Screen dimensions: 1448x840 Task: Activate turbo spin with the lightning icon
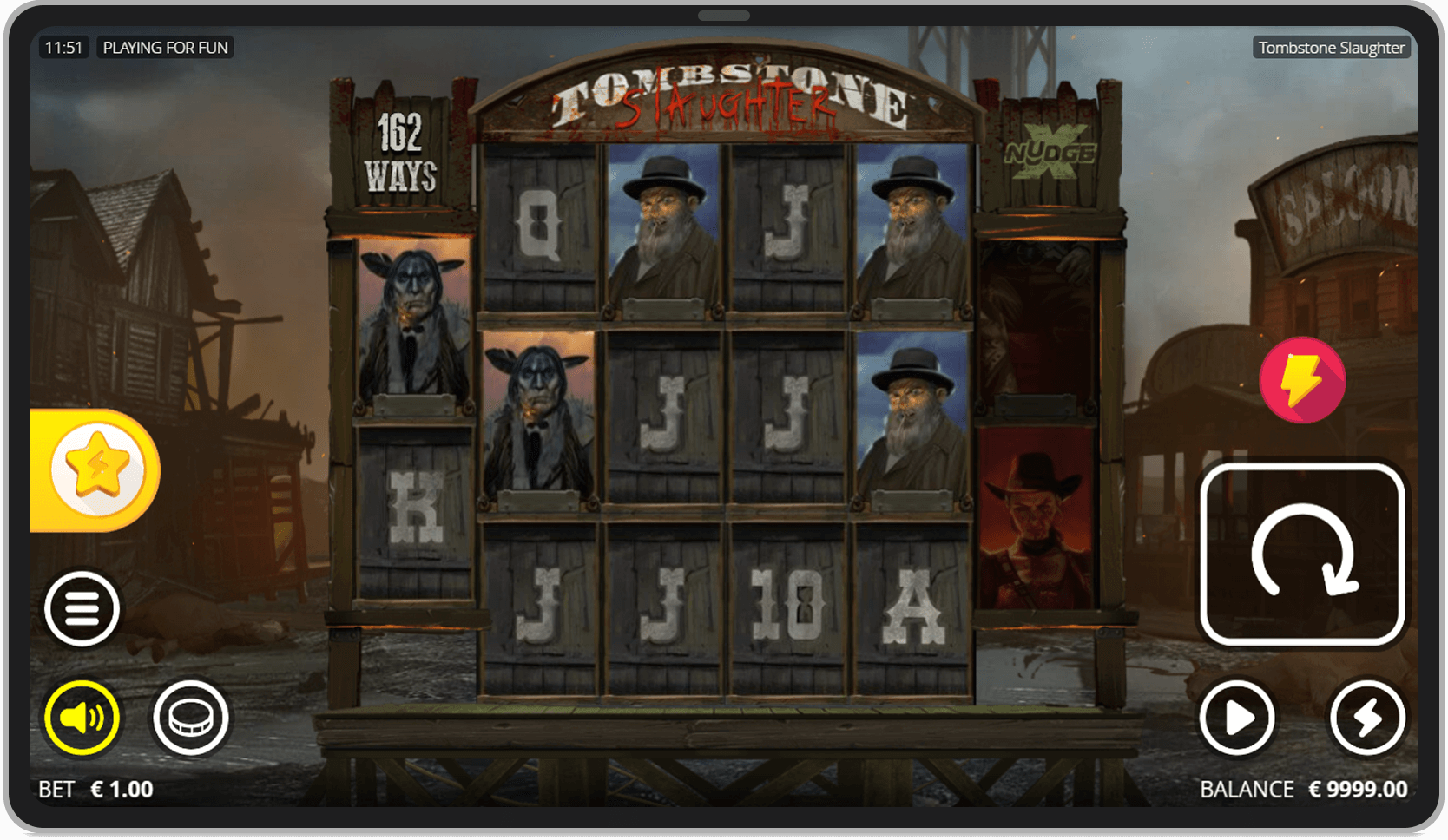pos(1369,718)
